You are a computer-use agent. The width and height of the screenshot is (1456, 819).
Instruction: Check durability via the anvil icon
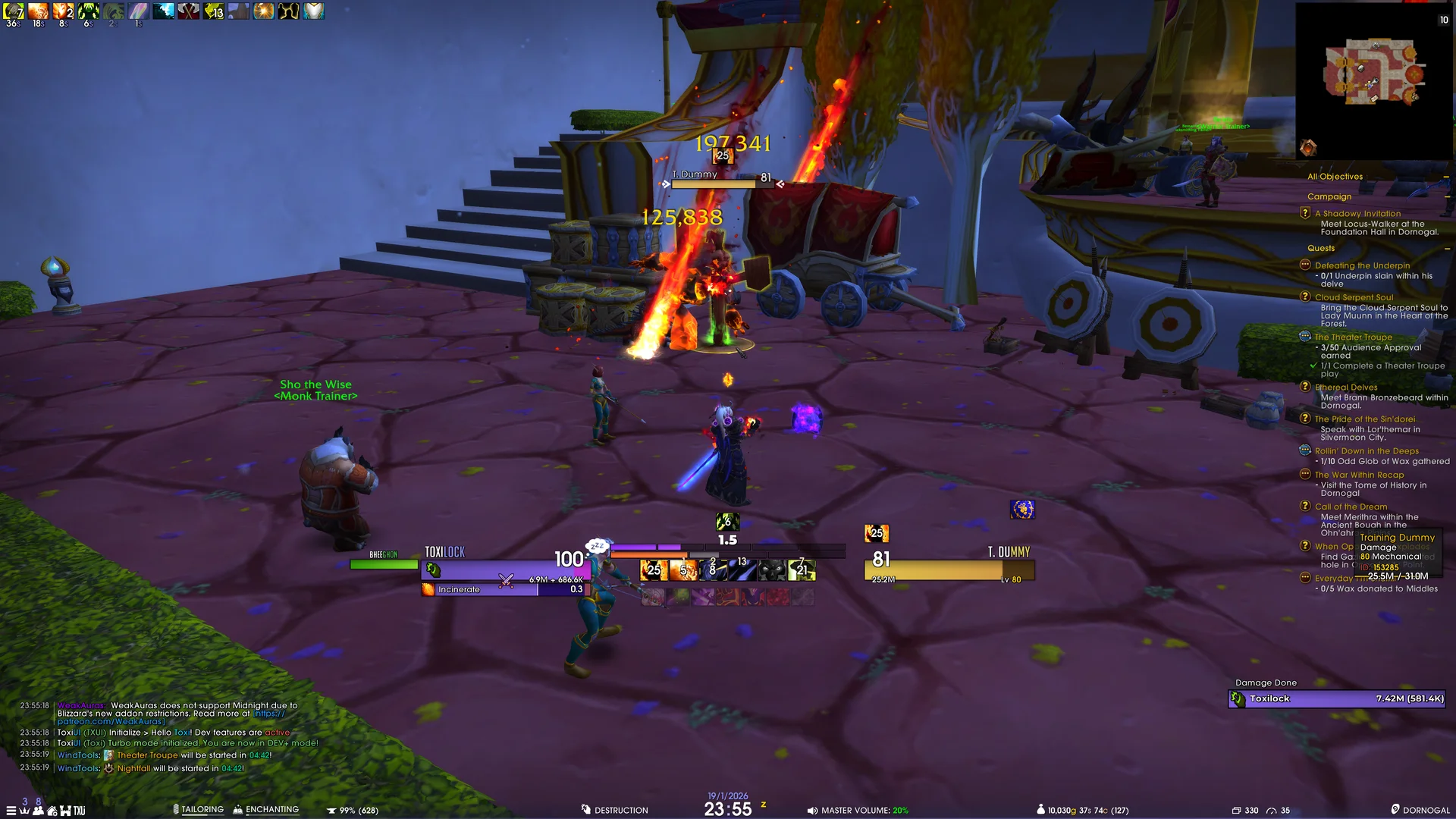pos(331,809)
